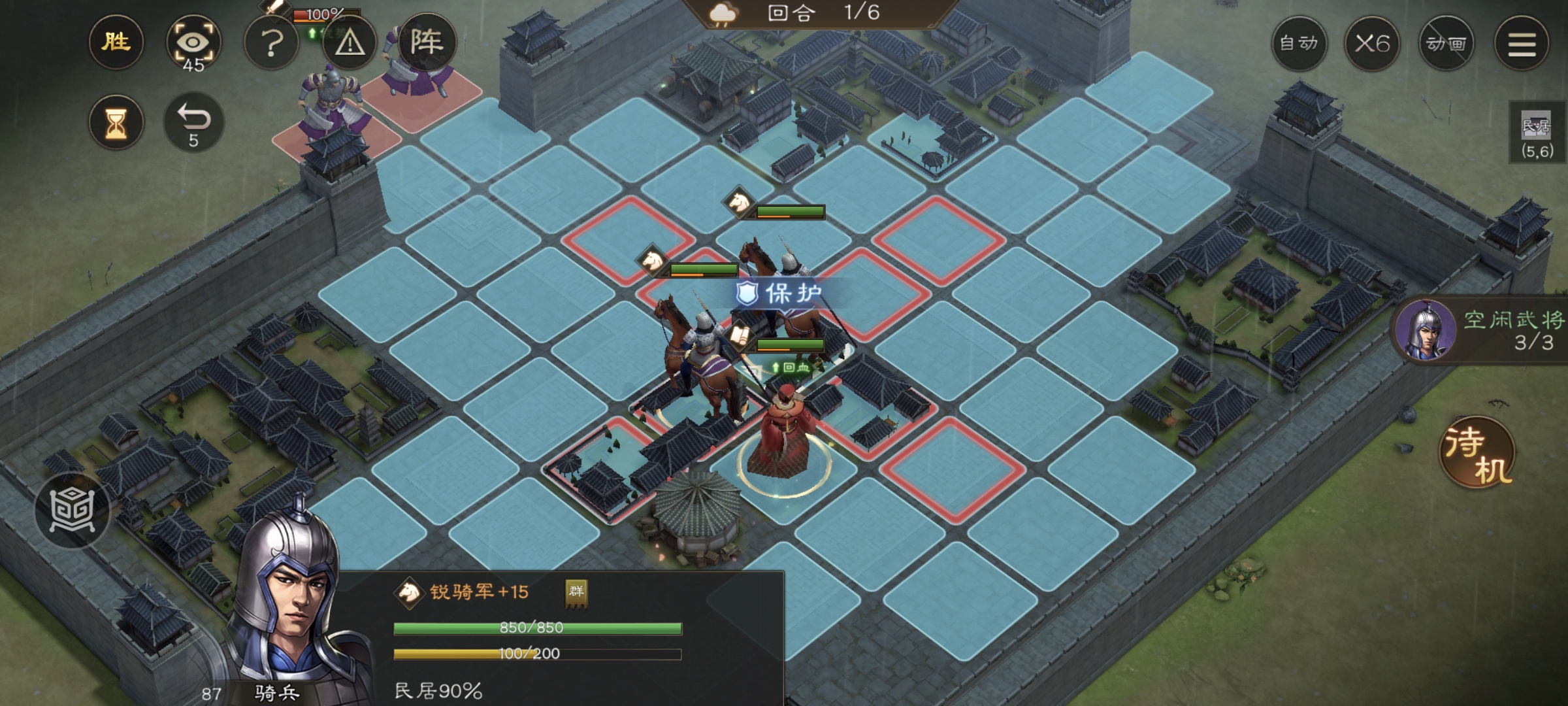Toggle the 动画 animation setting
Screen dimensions: 1568x706
coord(1446,44)
